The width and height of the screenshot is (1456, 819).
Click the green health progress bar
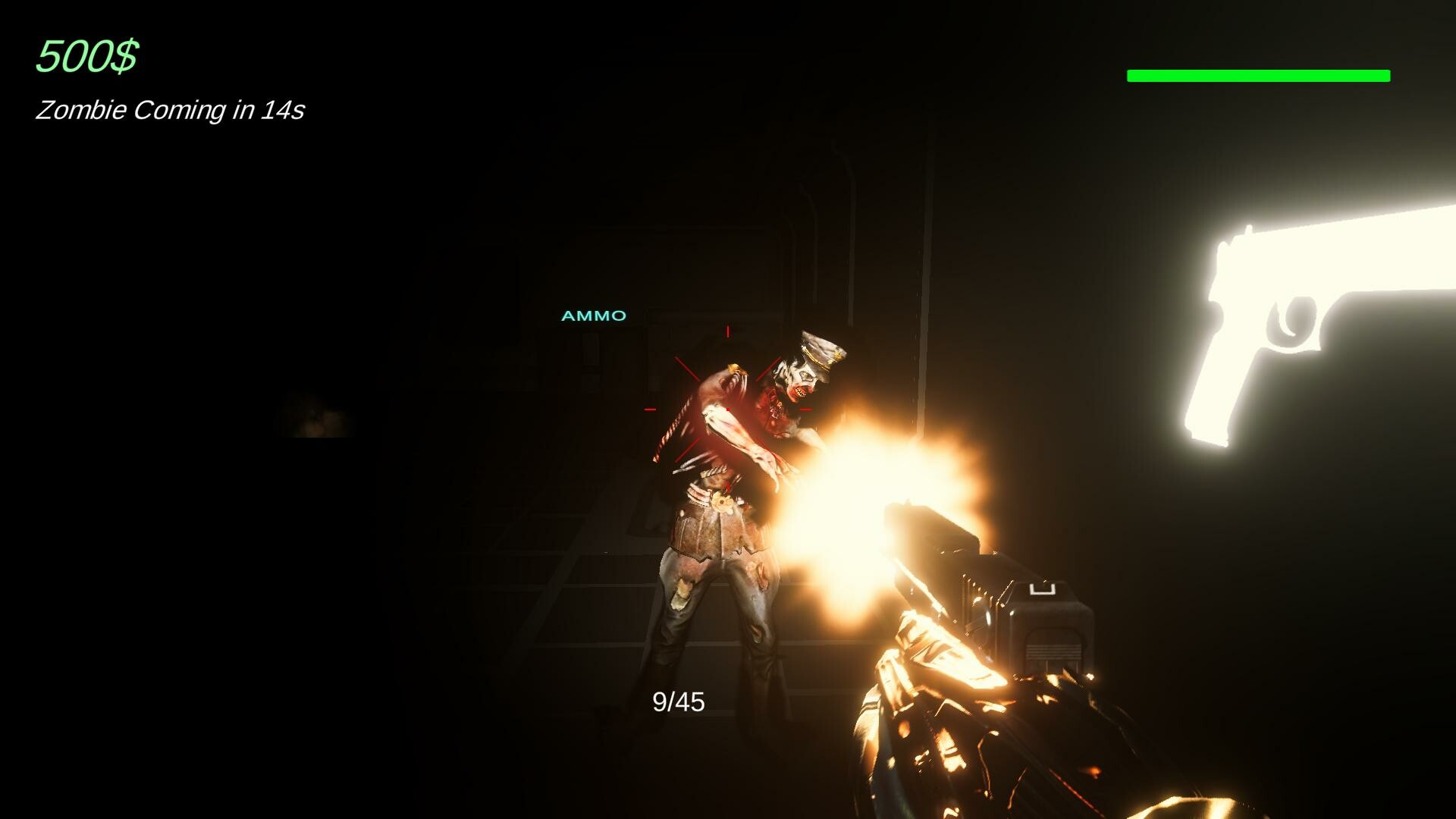point(1259,74)
